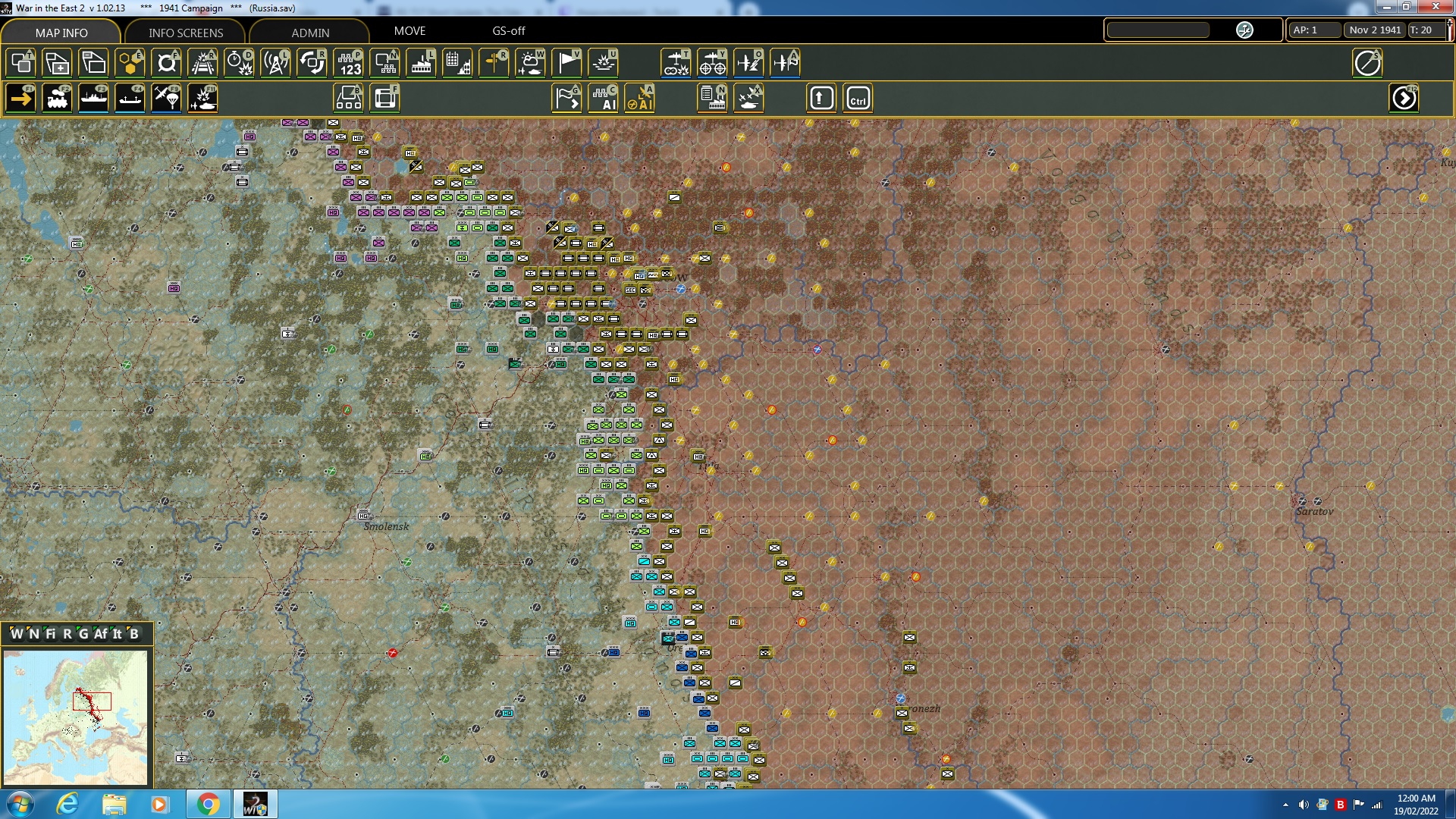
Task: Switch to the ADMIN tab
Action: (x=311, y=33)
